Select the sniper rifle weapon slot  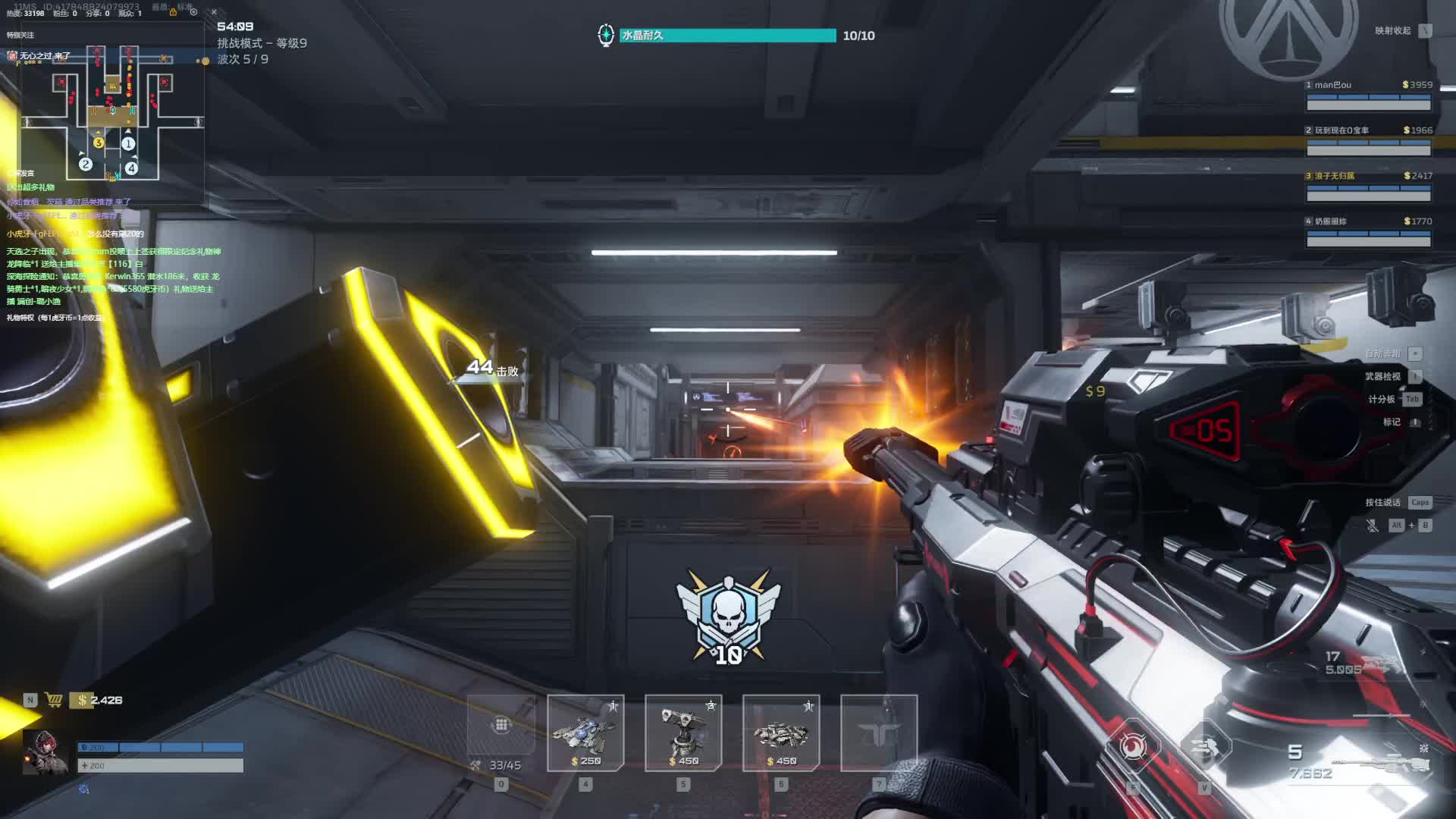click(1380, 762)
